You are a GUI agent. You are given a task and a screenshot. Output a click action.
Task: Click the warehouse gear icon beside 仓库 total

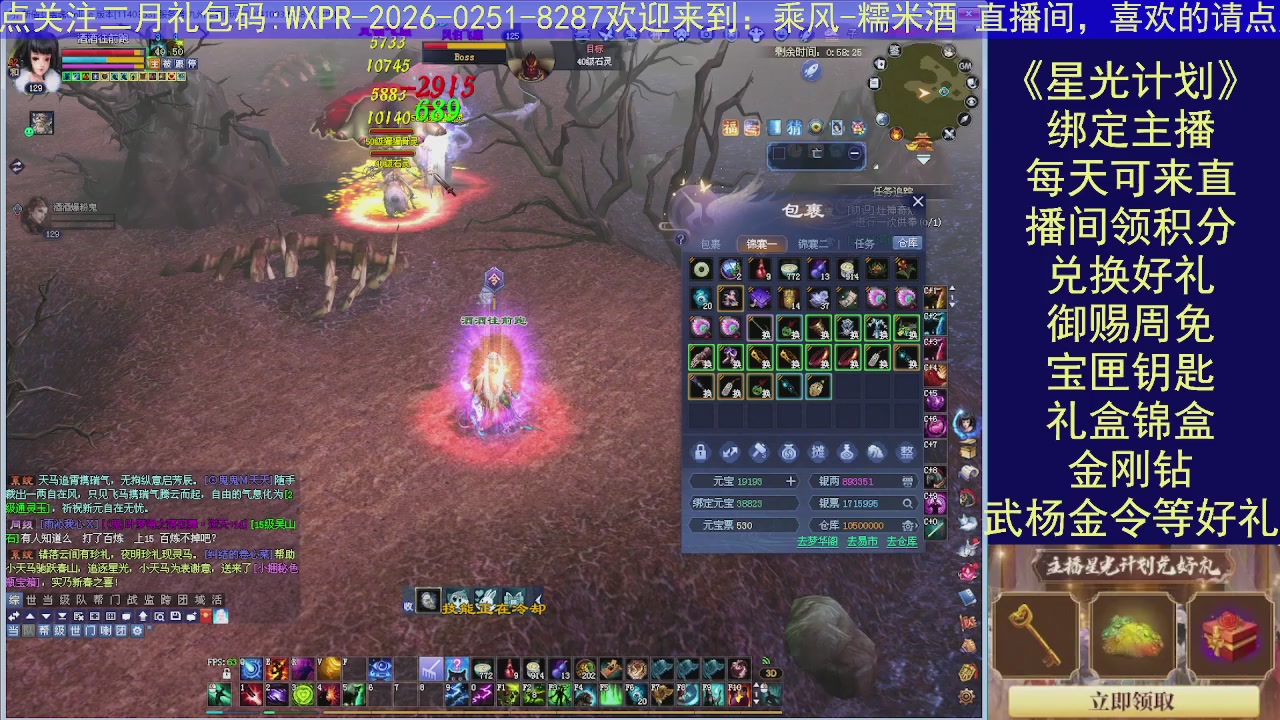(906, 525)
